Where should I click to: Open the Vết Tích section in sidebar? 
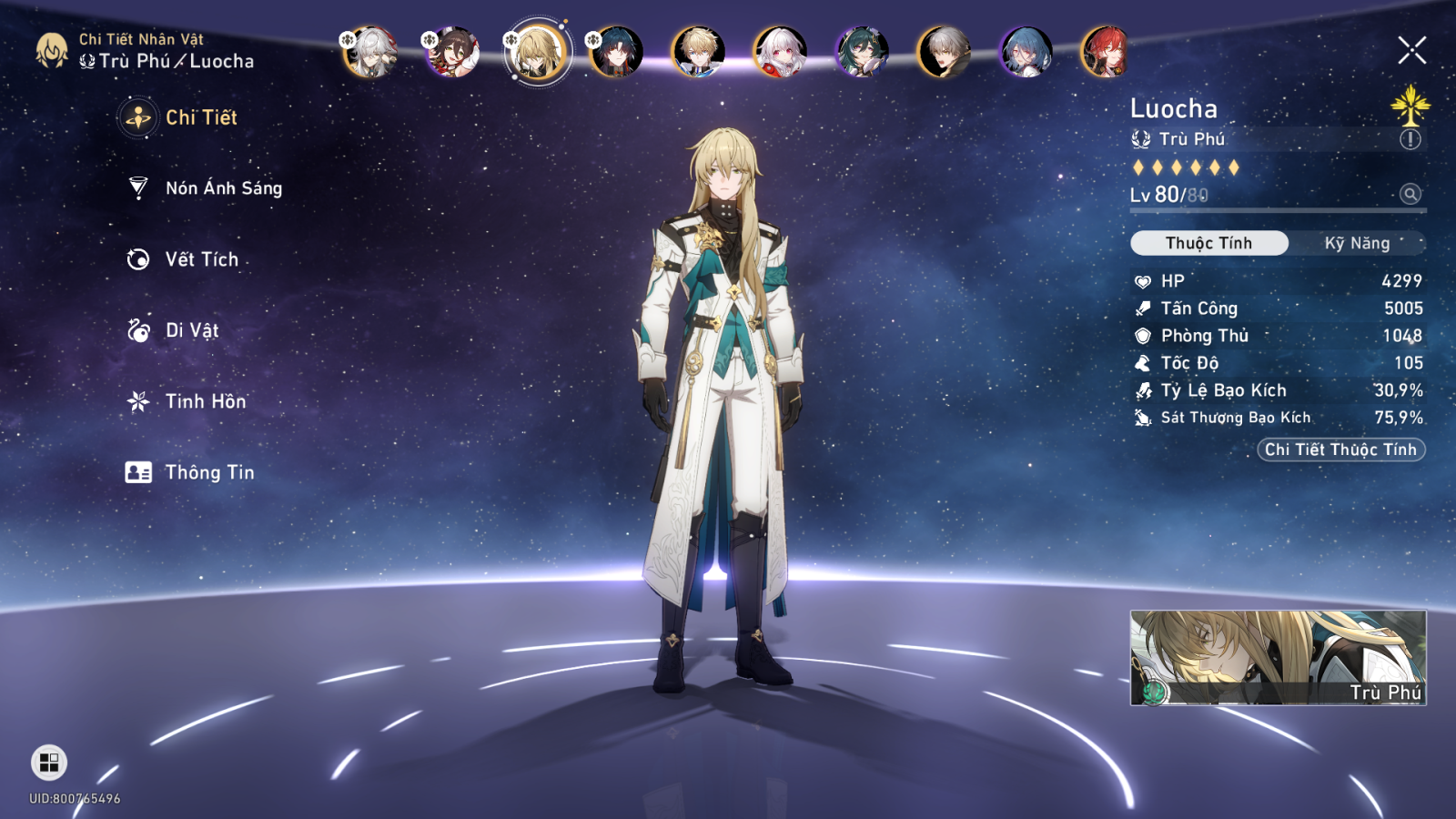[200, 259]
